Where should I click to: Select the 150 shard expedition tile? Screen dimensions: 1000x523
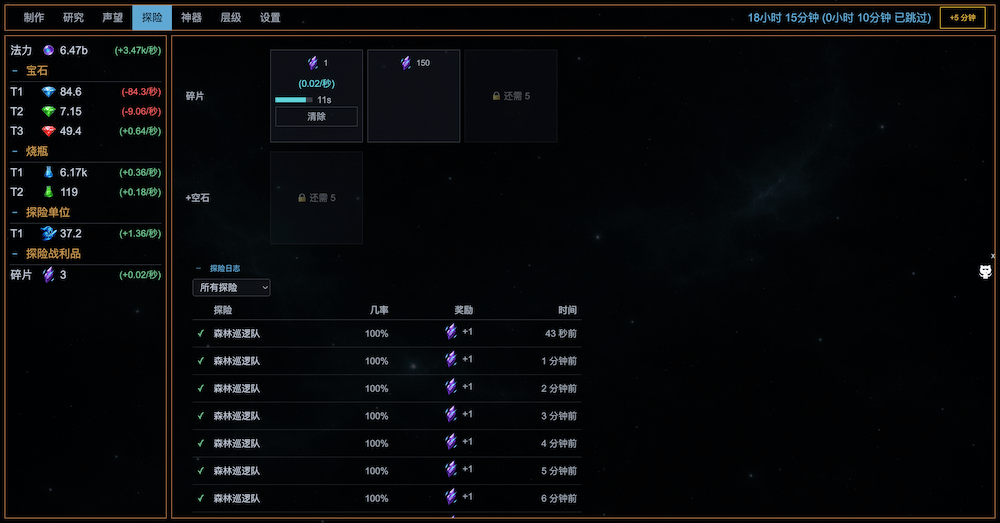pyautogui.click(x=414, y=96)
